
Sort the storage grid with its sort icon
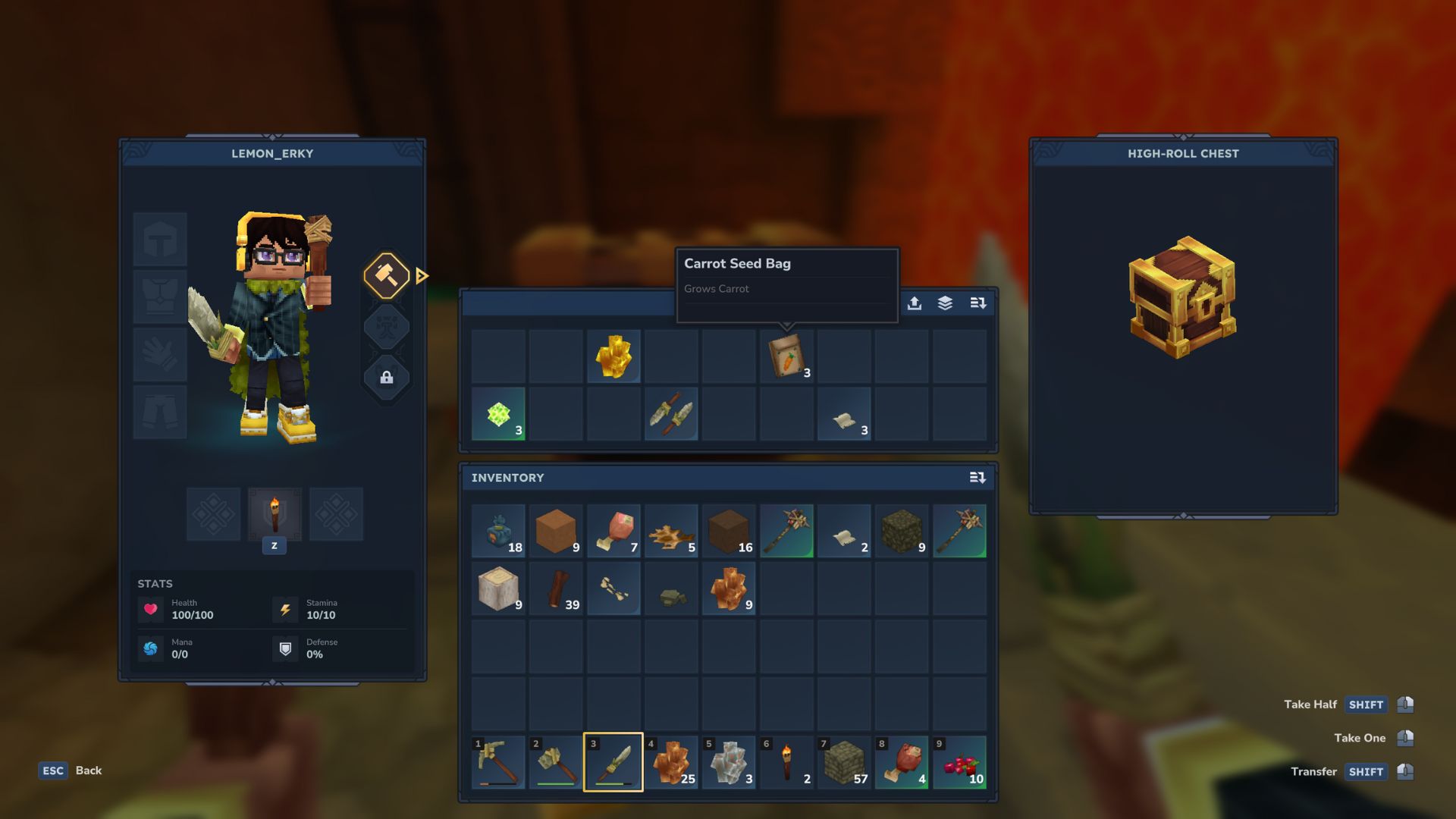pos(978,303)
